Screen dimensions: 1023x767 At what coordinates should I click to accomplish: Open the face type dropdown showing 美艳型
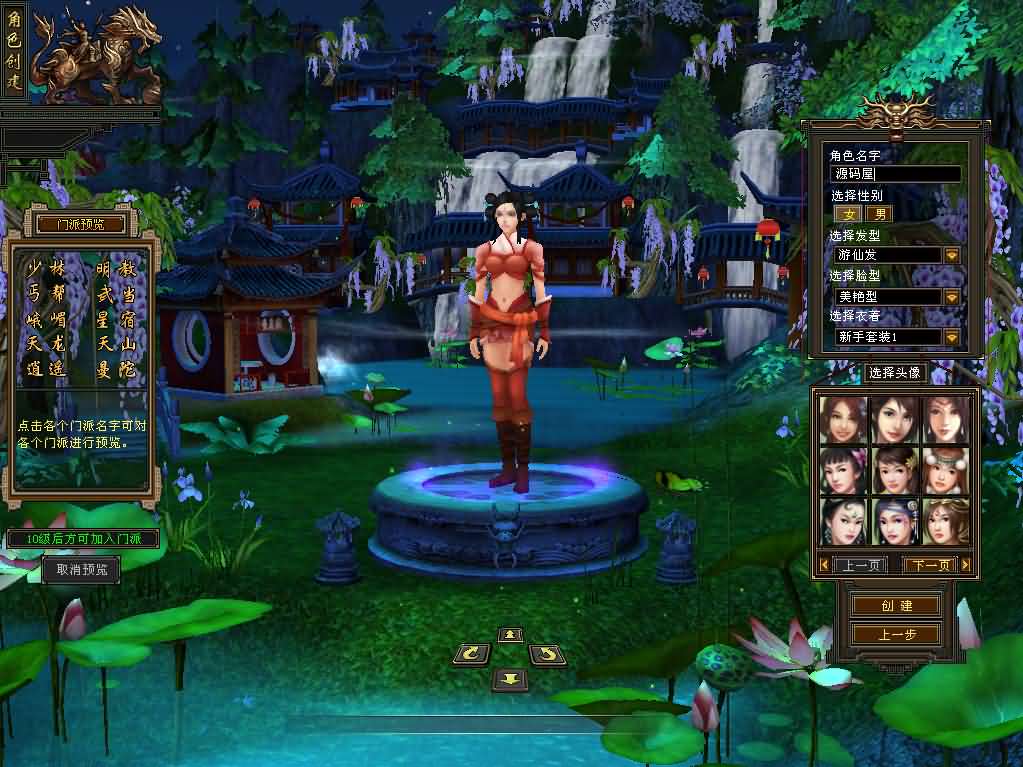951,297
